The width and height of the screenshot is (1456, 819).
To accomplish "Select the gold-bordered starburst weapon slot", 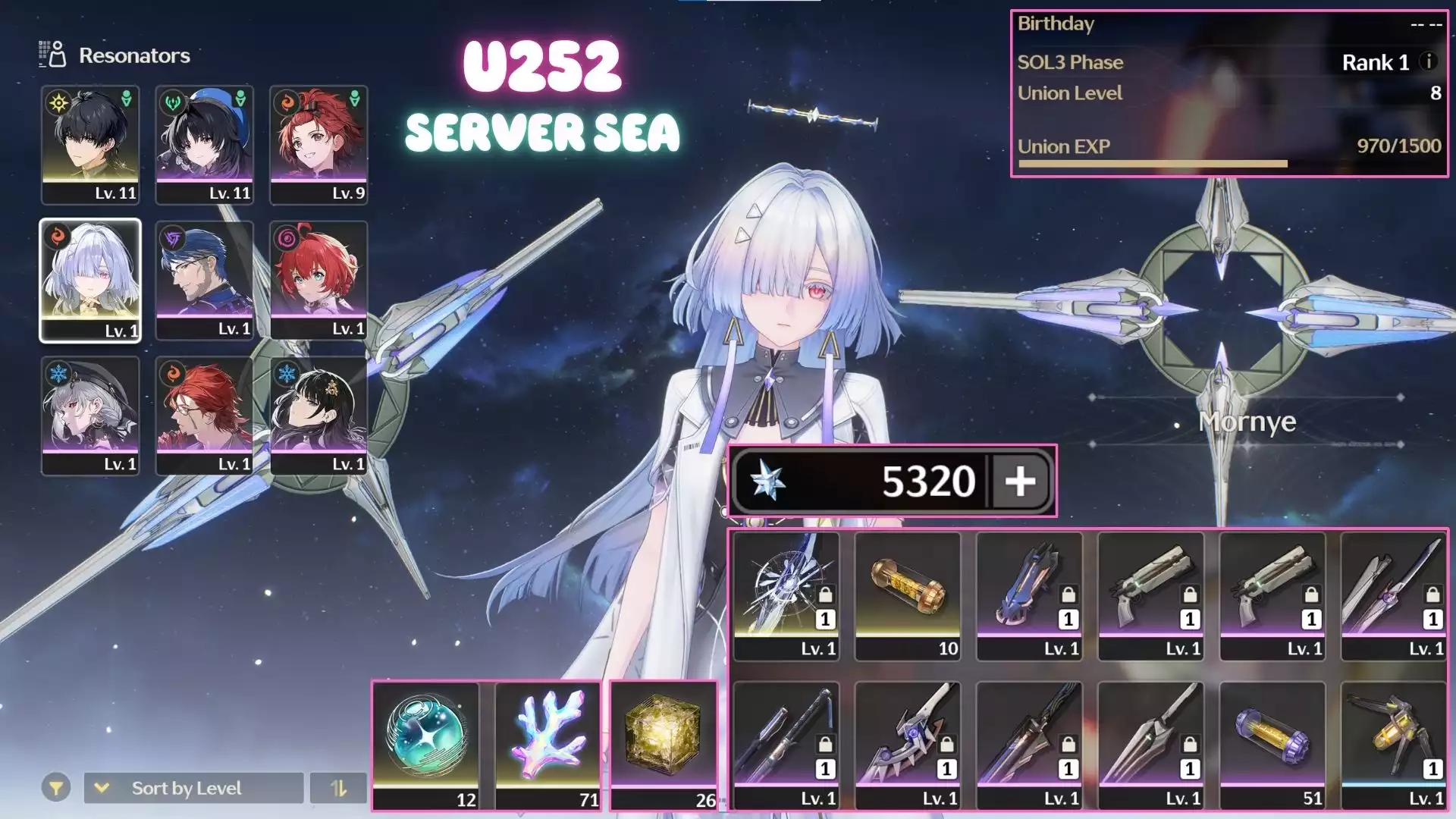I will coord(786,595).
